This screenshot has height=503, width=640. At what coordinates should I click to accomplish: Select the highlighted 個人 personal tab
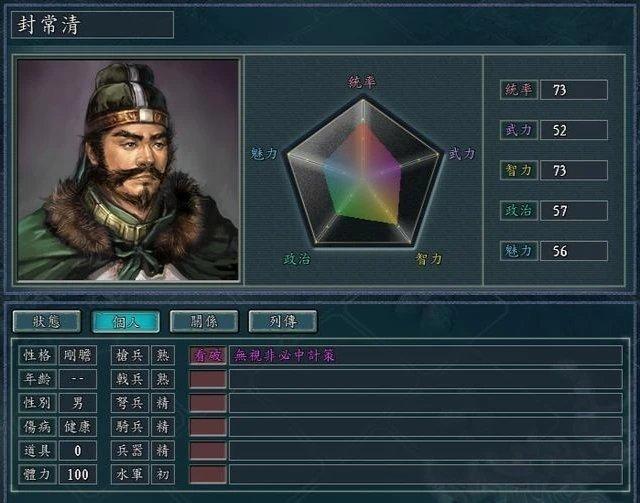[x=125, y=321]
